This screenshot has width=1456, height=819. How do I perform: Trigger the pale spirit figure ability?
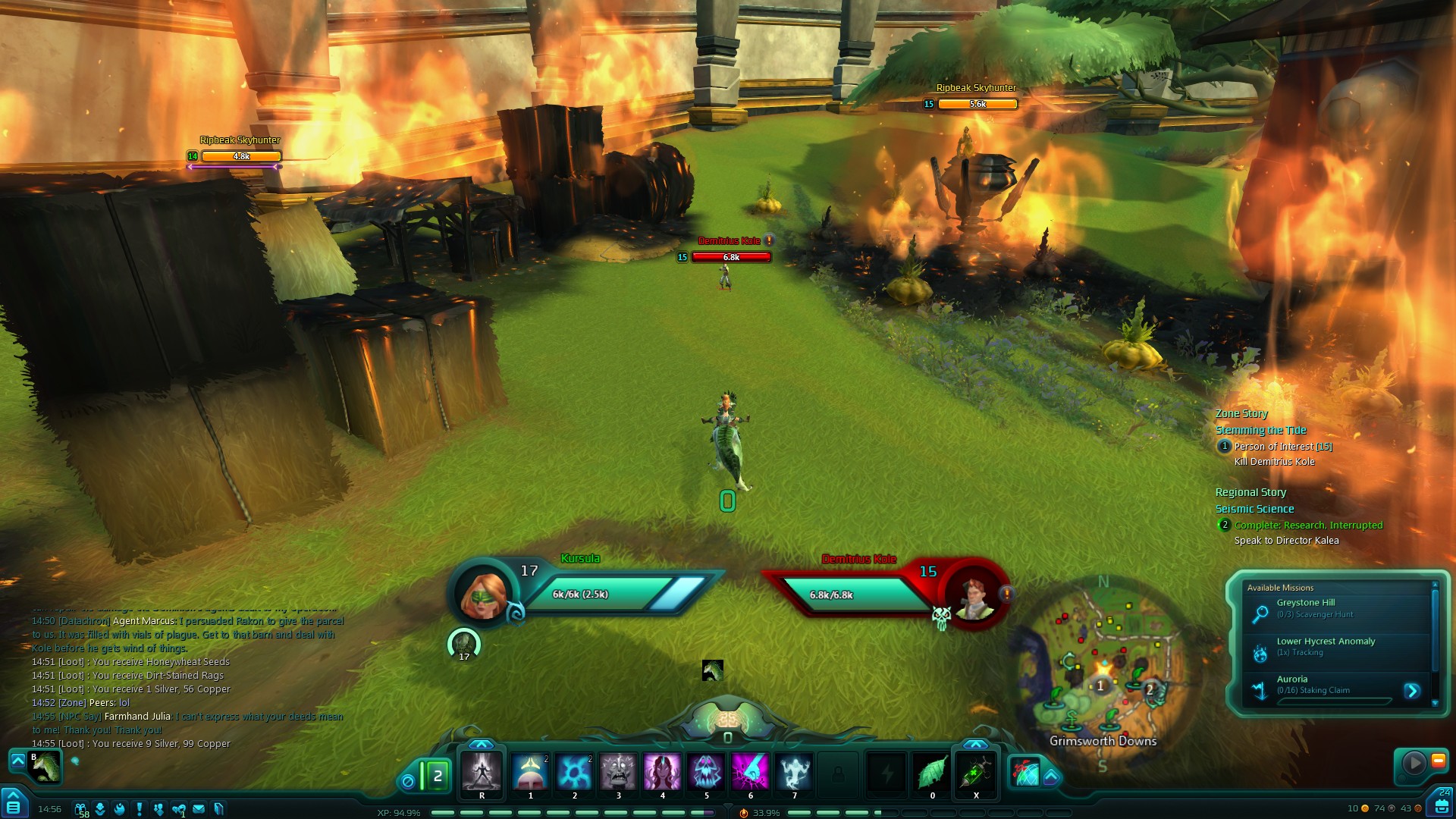[x=794, y=772]
